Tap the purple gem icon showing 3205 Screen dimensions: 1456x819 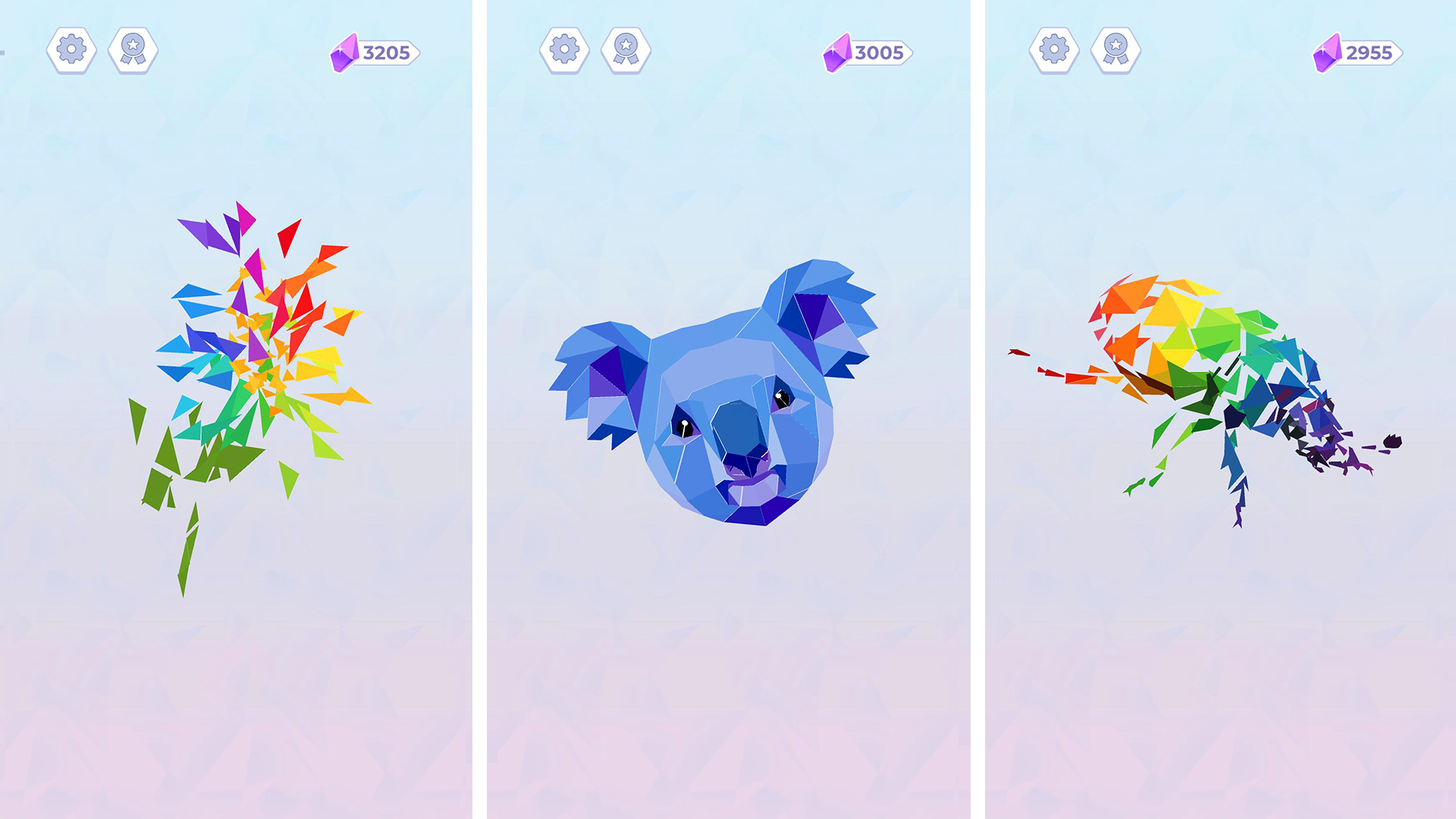click(x=345, y=52)
